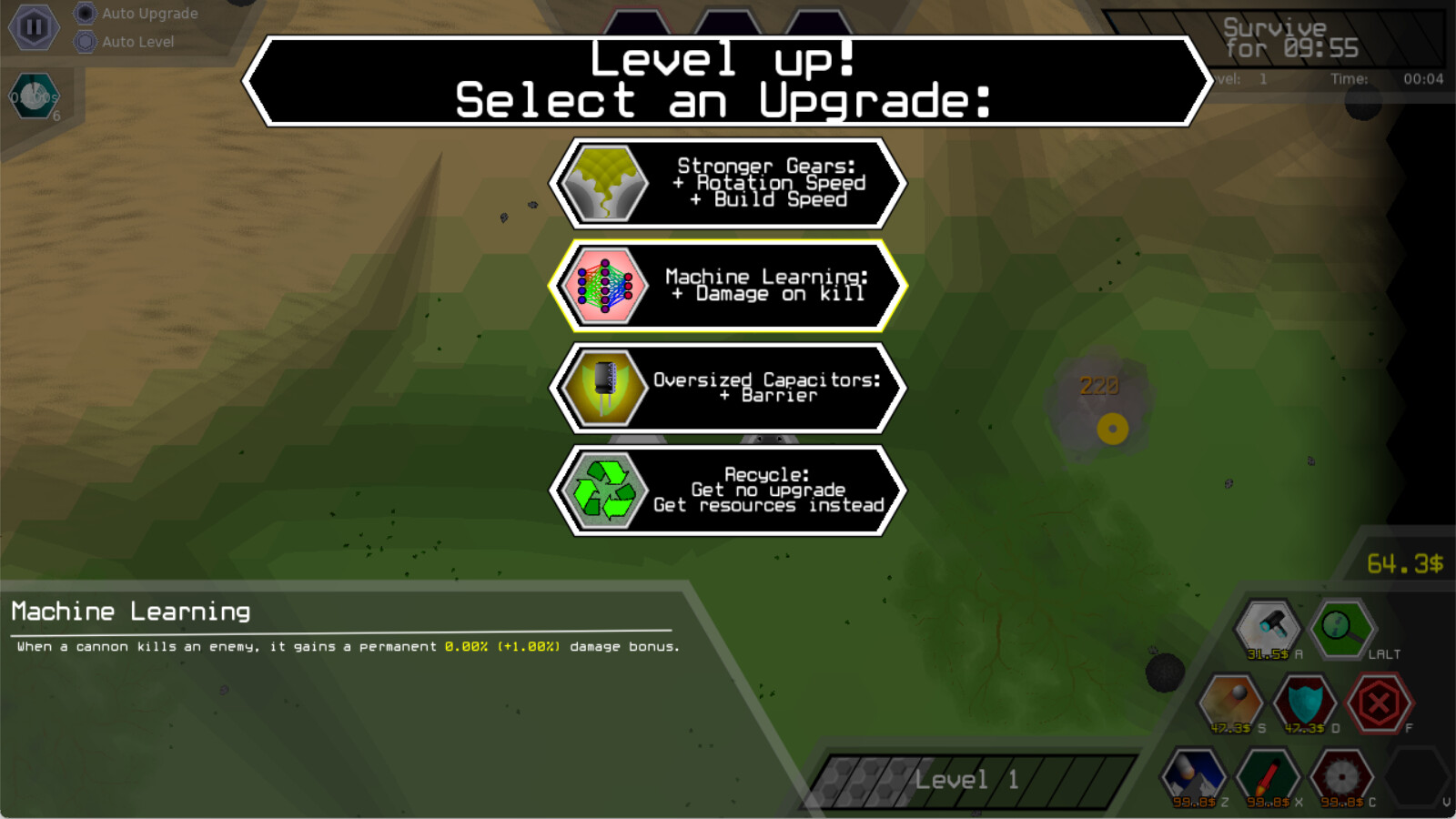
Task: Choose Recycle to get resources instead
Action: (x=728, y=489)
